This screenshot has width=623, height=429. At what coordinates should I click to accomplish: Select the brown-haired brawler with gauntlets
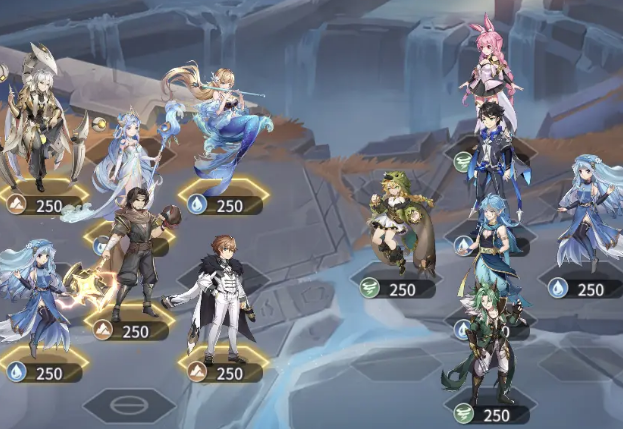click(x=137, y=250)
